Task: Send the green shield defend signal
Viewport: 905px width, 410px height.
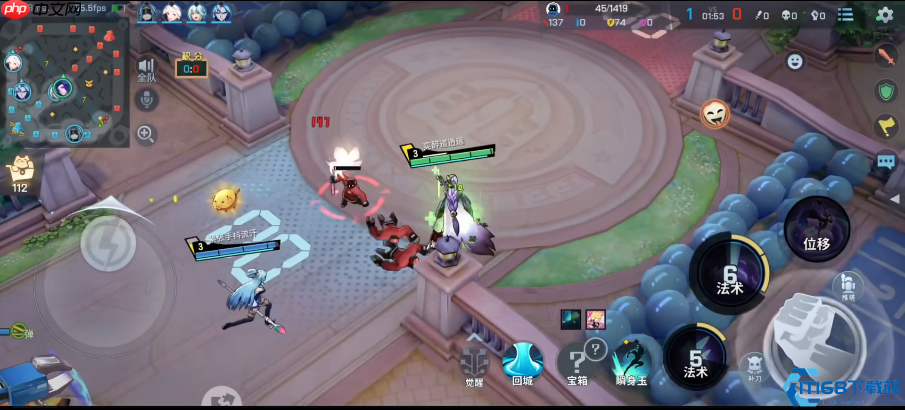Action: pyautogui.click(x=886, y=91)
